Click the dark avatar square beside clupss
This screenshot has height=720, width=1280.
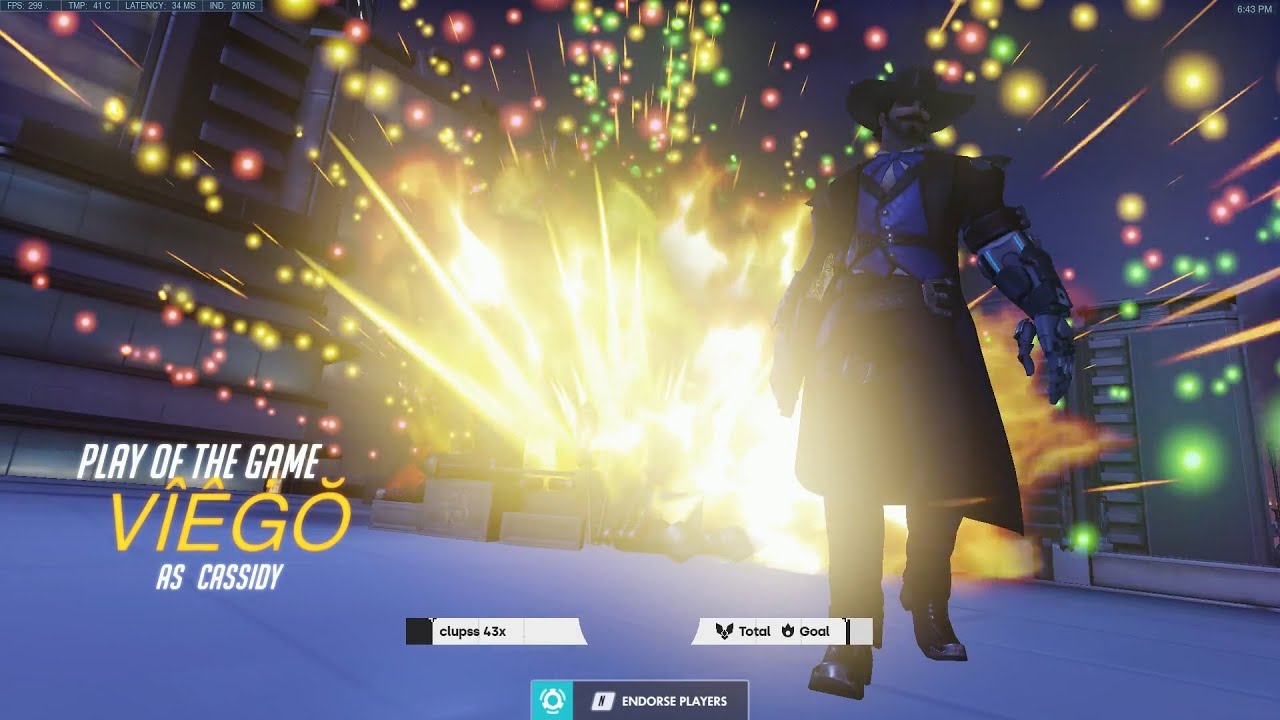pos(417,630)
